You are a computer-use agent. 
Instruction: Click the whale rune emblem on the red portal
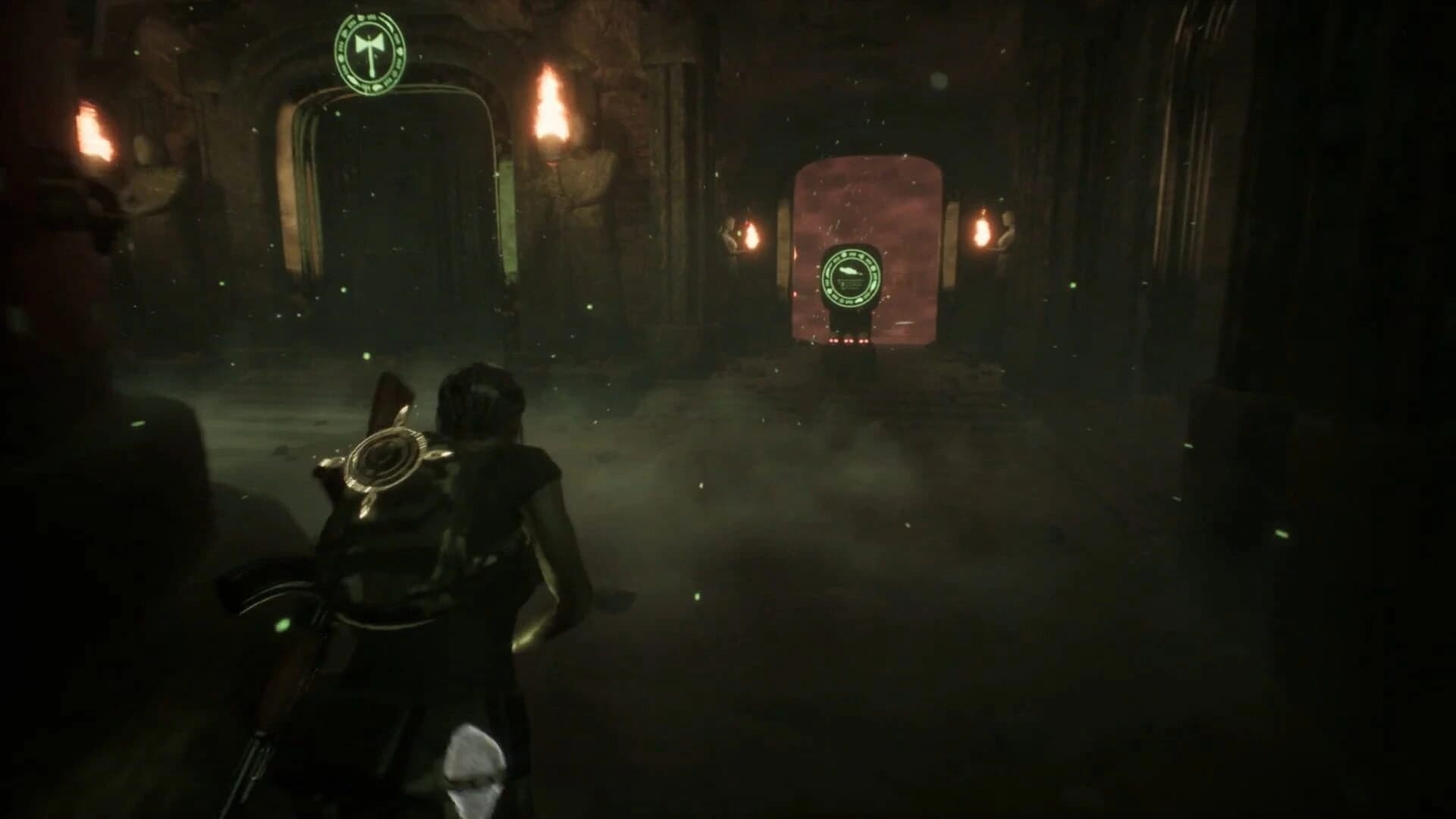point(853,277)
